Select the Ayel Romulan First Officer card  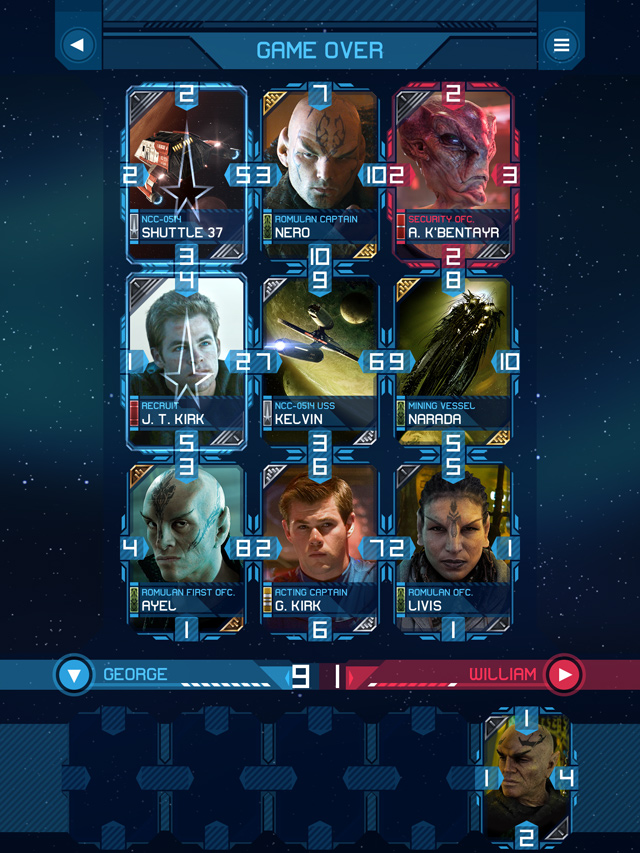click(x=186, y=547)
